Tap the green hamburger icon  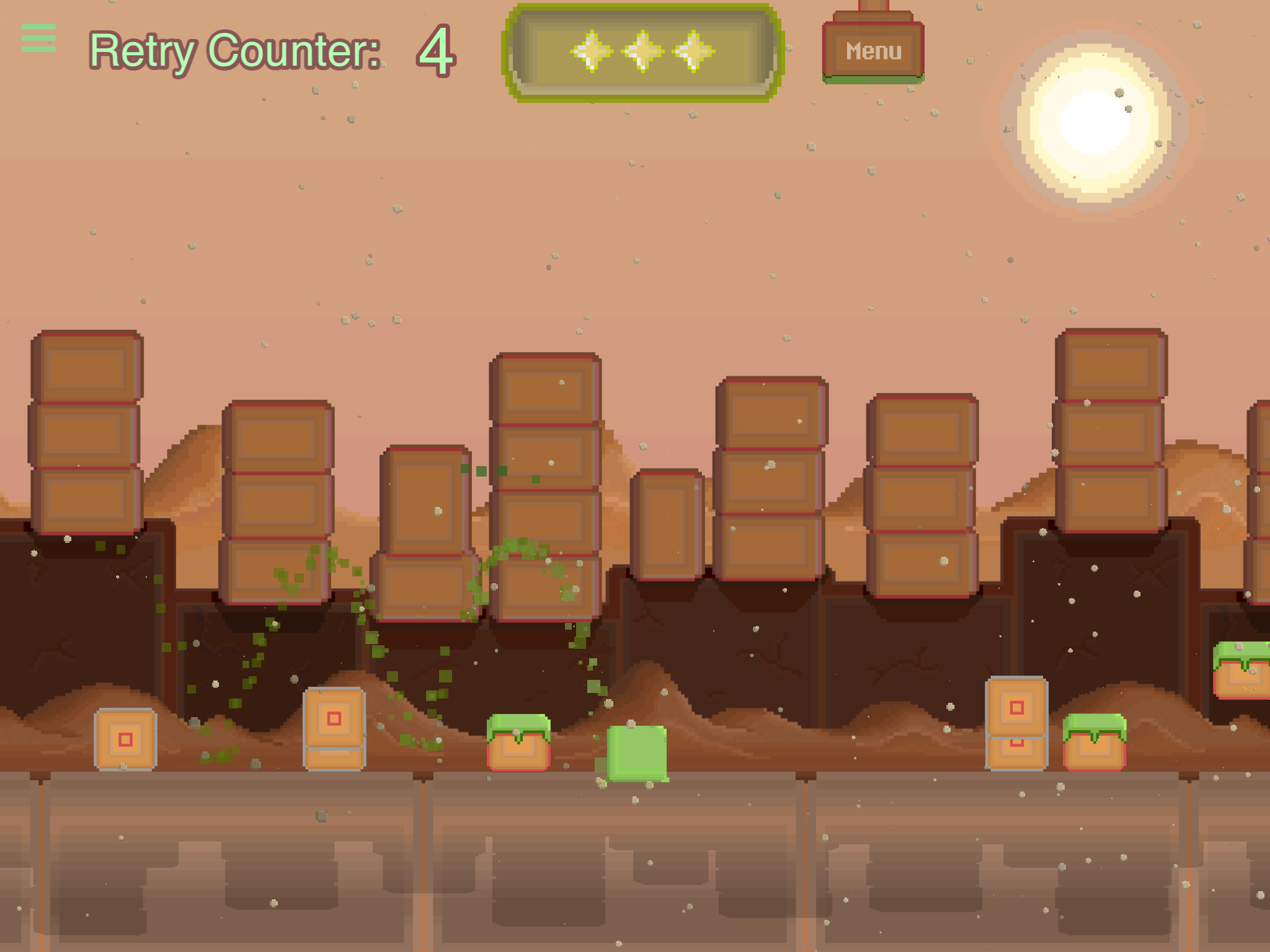click(x=38, y=38)
